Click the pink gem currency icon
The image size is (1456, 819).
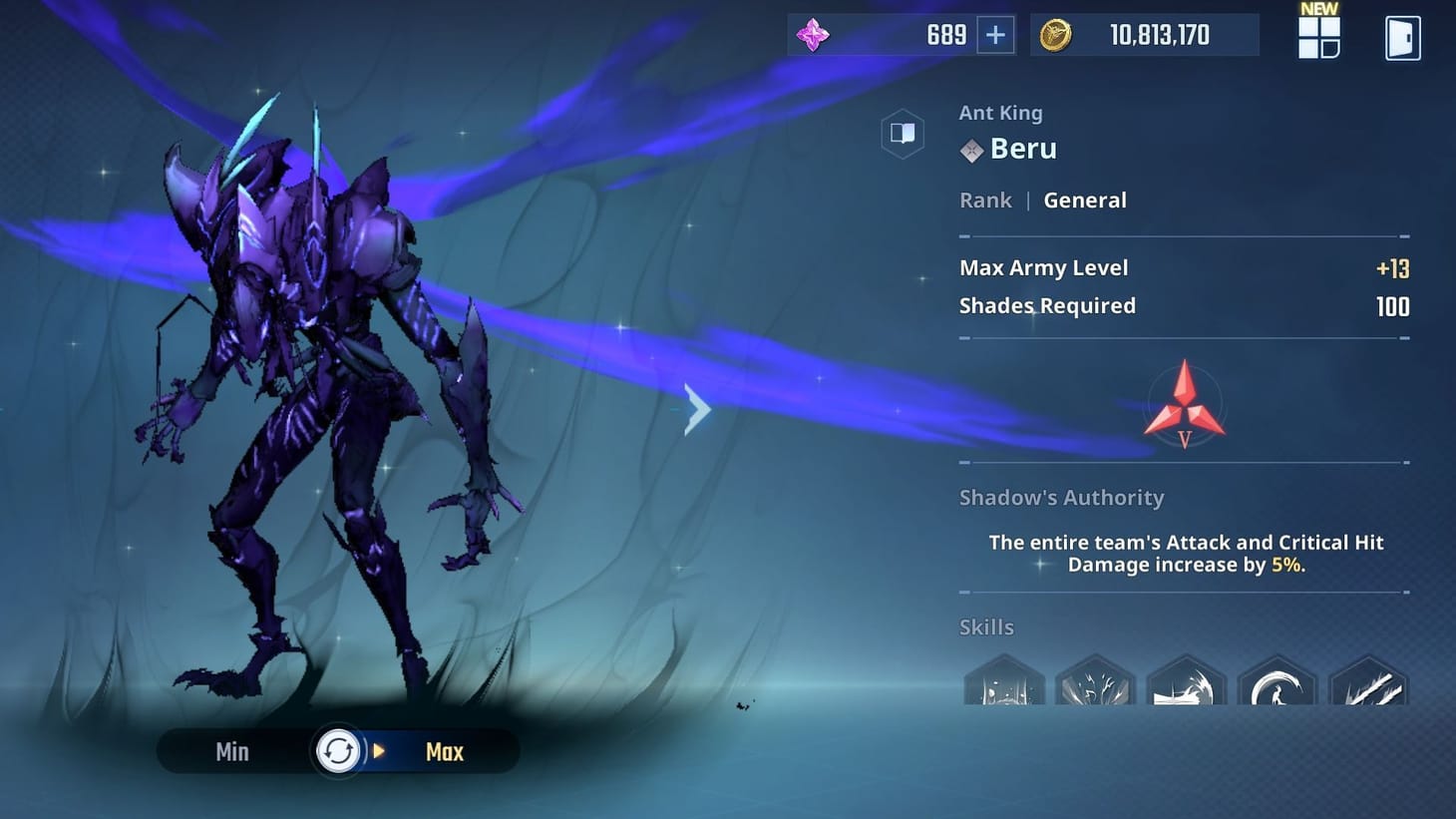click(814, 35)
